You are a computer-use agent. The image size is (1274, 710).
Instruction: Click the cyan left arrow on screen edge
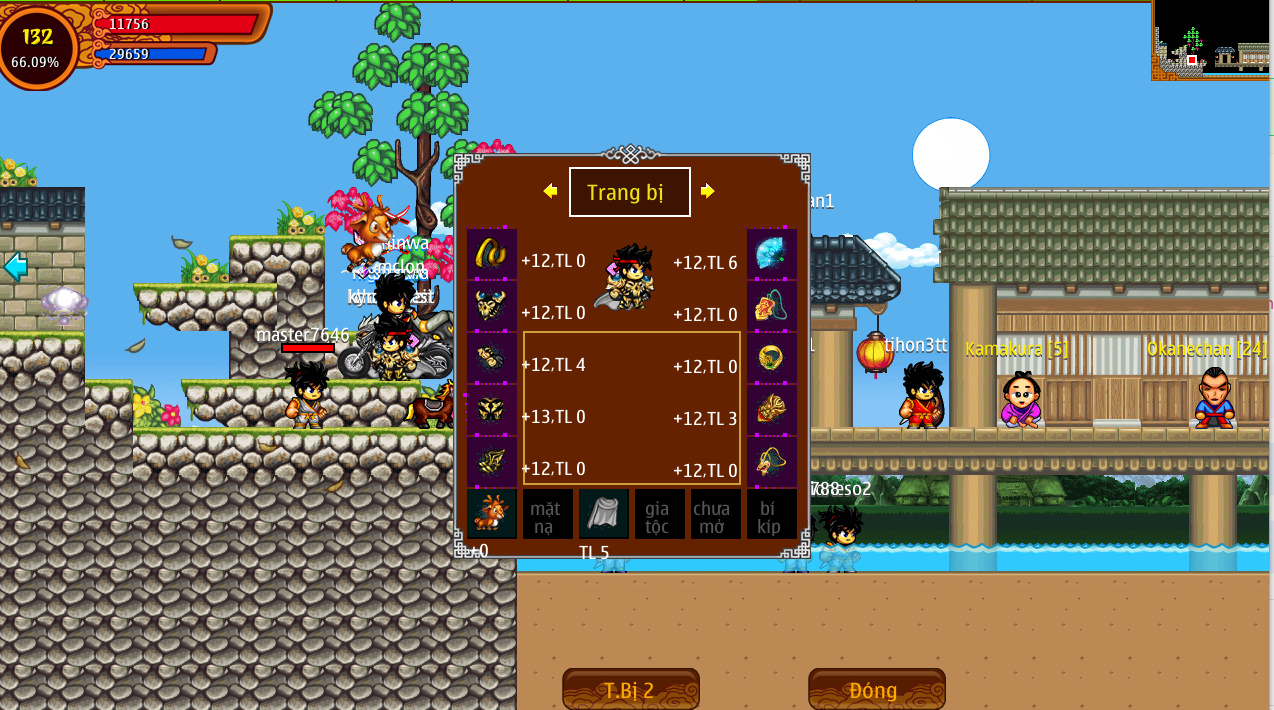15,266
